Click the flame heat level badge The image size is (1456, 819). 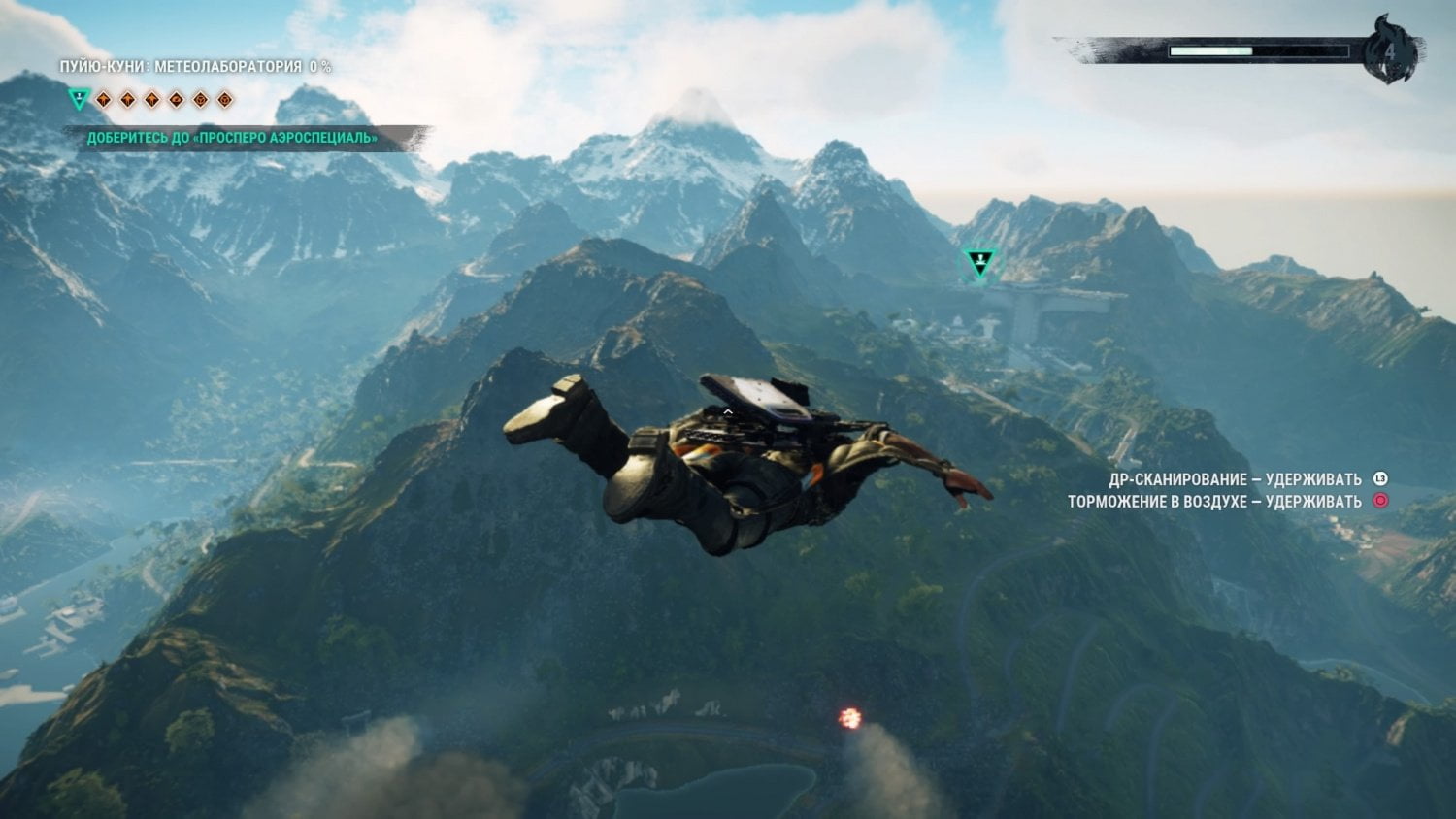pyautogui.click(x=1390, y=49)
